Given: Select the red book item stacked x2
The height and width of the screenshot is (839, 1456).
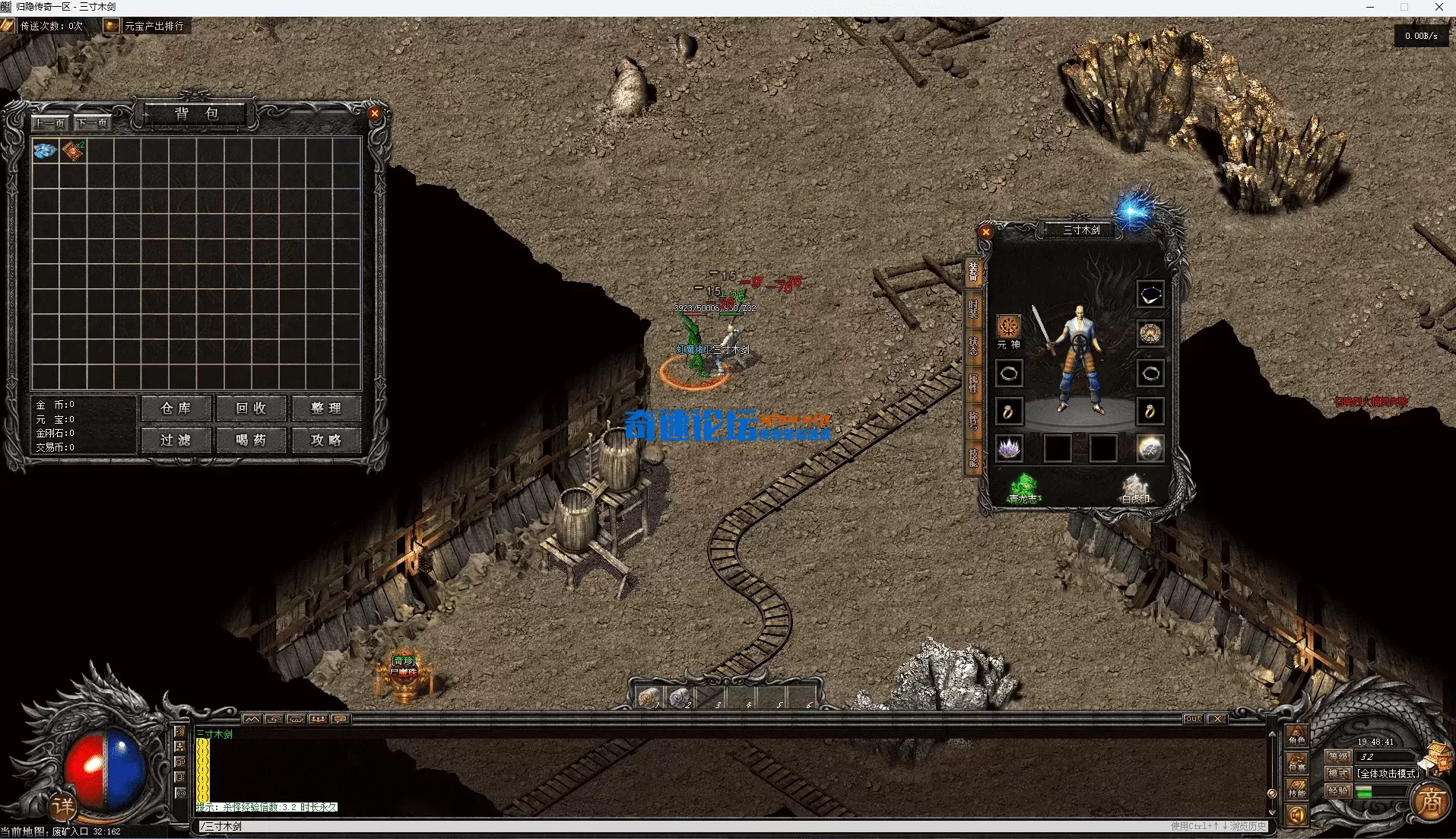Looking at the screenshot, I should tap(73, 151).
